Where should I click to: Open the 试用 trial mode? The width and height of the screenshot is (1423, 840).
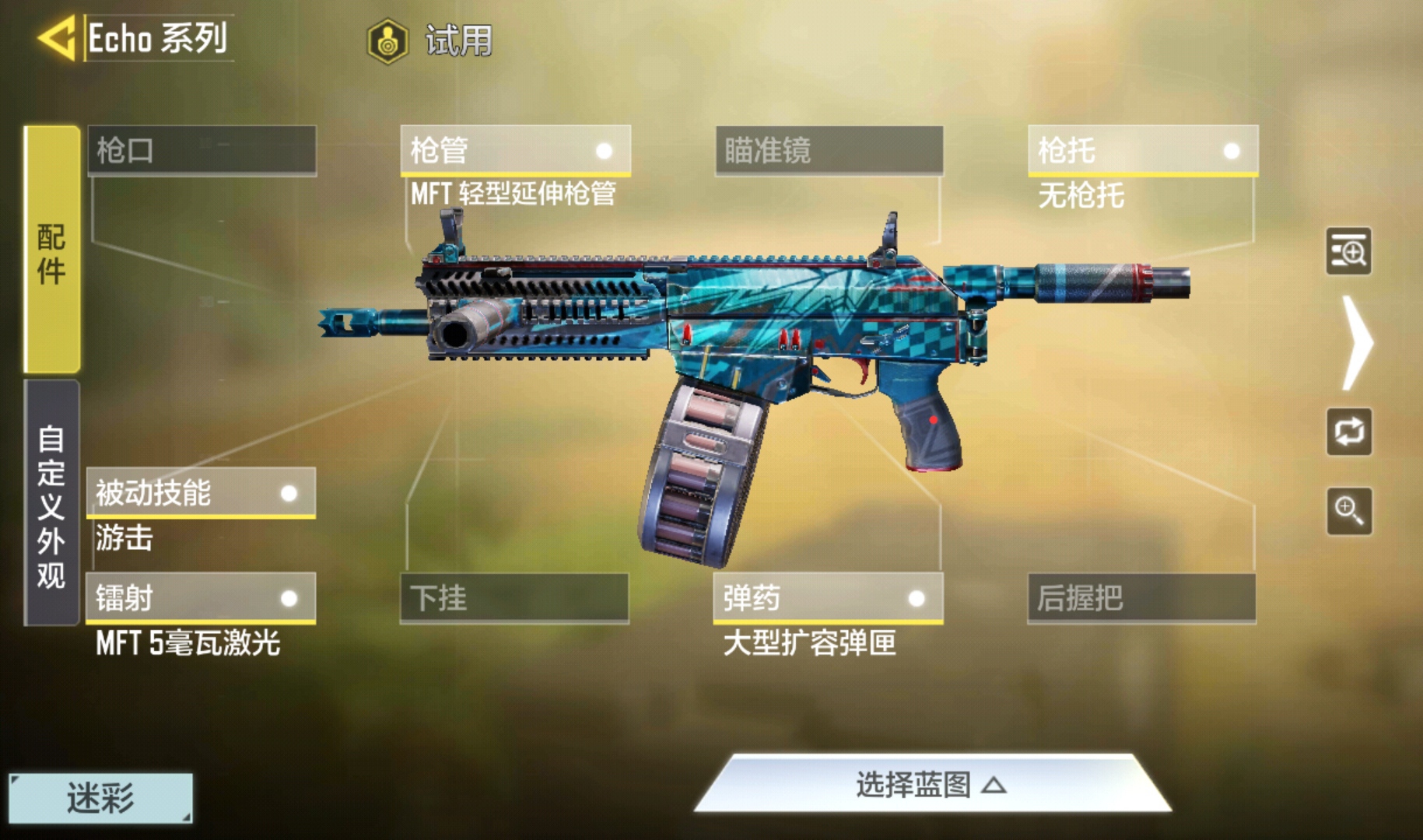(x=431, y=40)
